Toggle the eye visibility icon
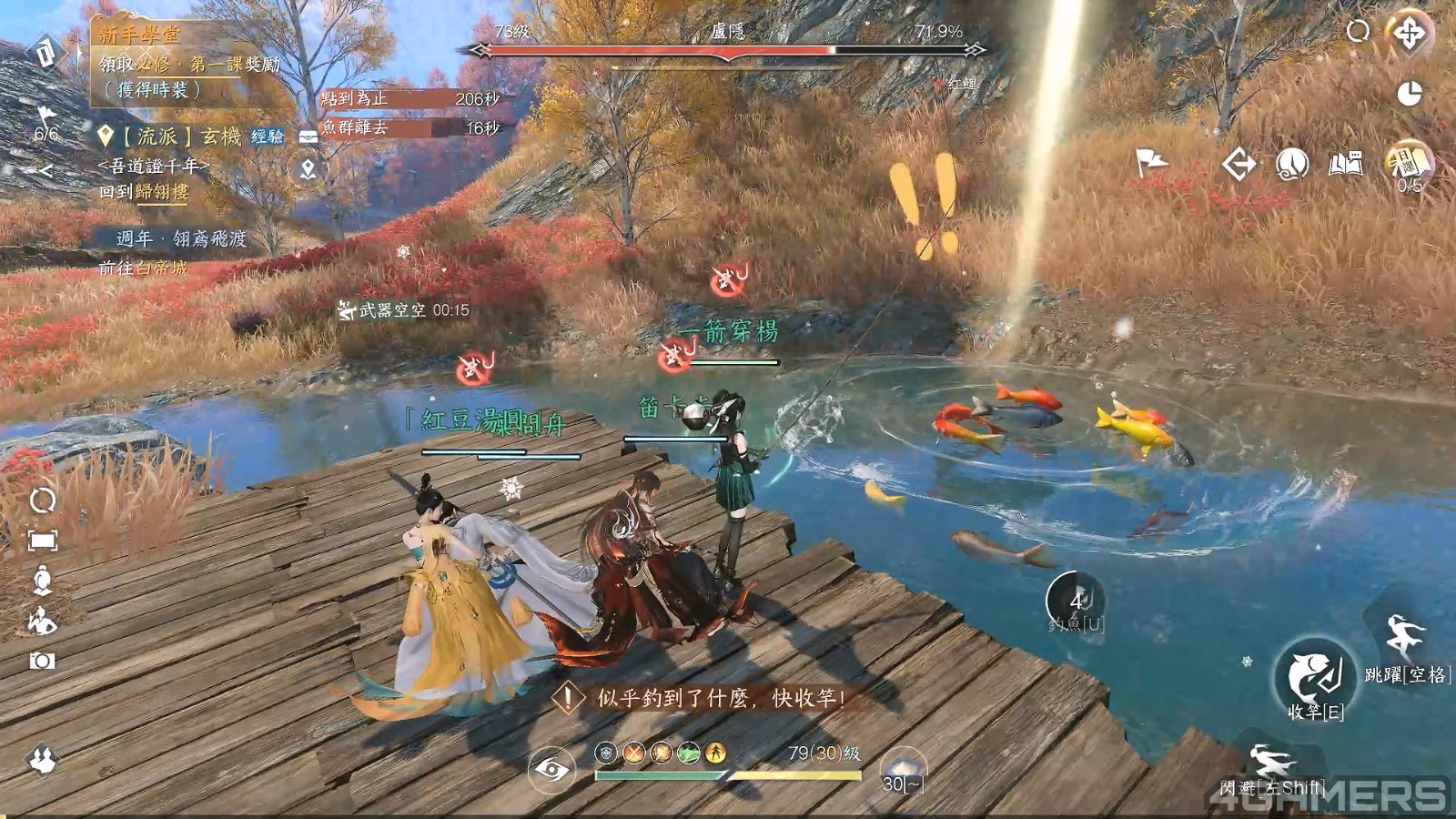 coord(551,770)
